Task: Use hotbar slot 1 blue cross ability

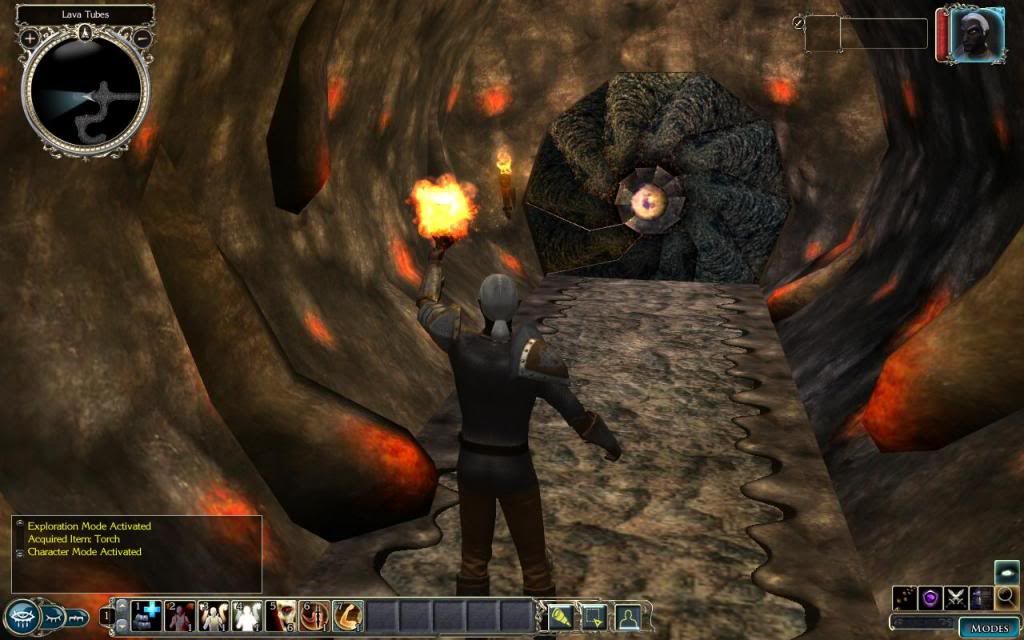Action: pyautogui.click(x=148, y=614)
